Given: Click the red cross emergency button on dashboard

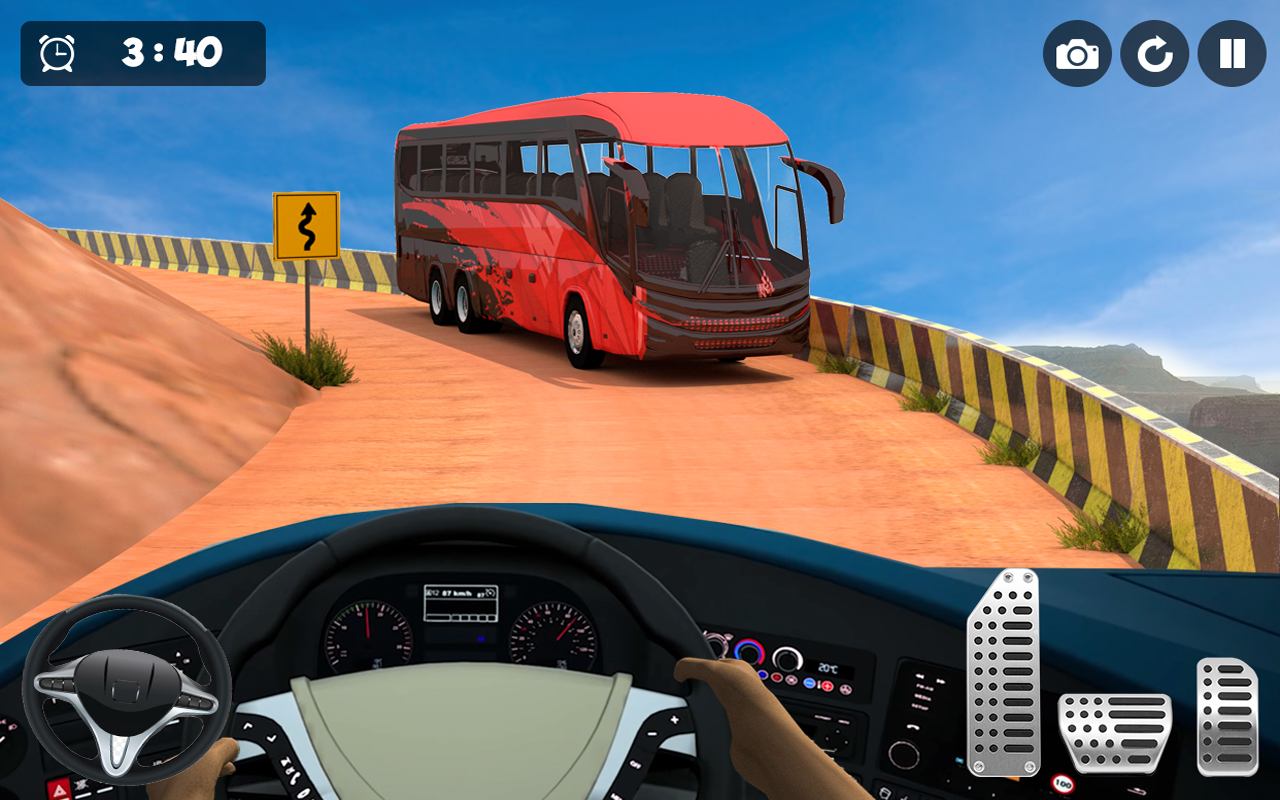Looking at the screenshot, I should (x=827, y=687).
